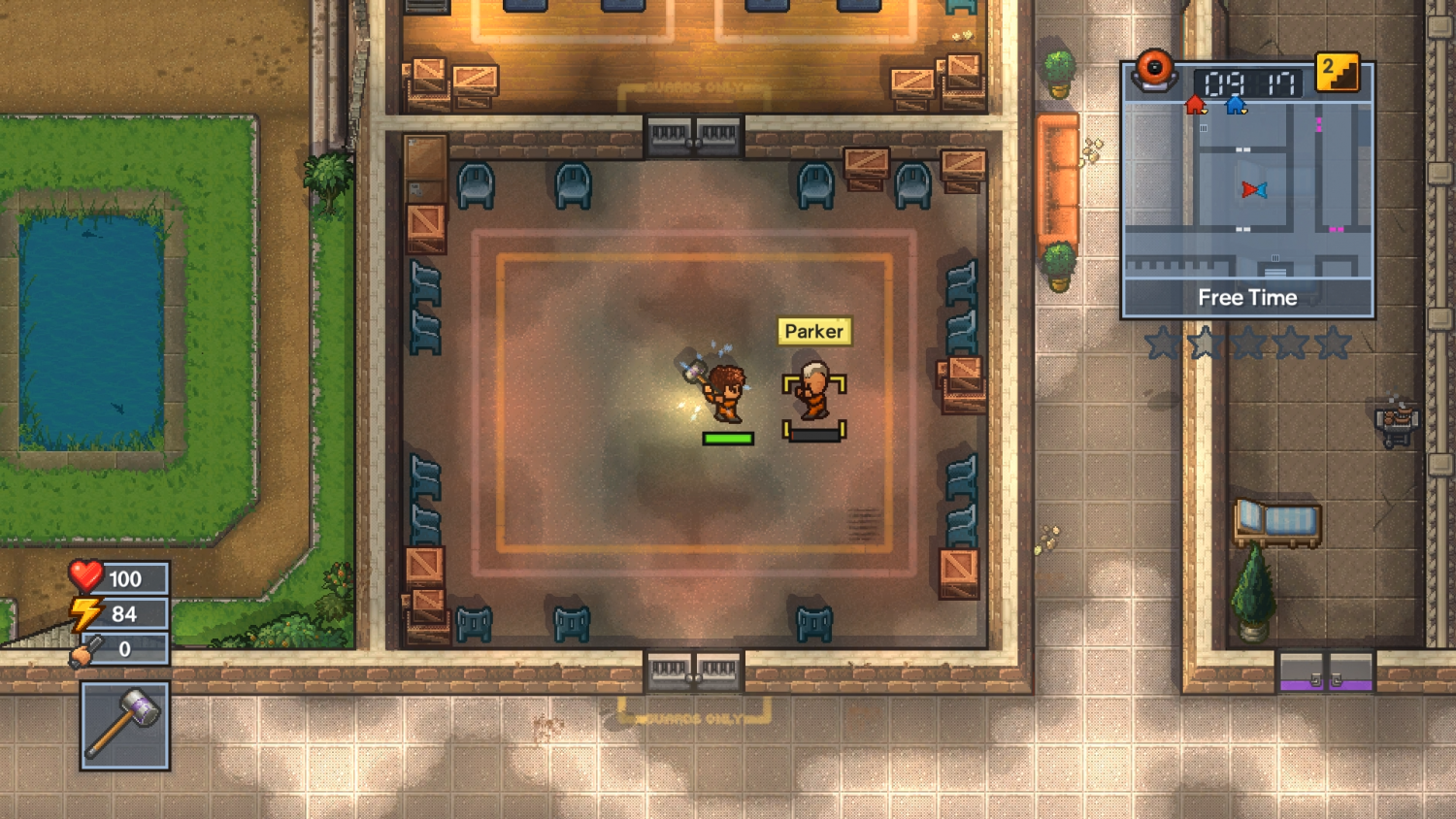Click Parker's nametag

[815, 332]
